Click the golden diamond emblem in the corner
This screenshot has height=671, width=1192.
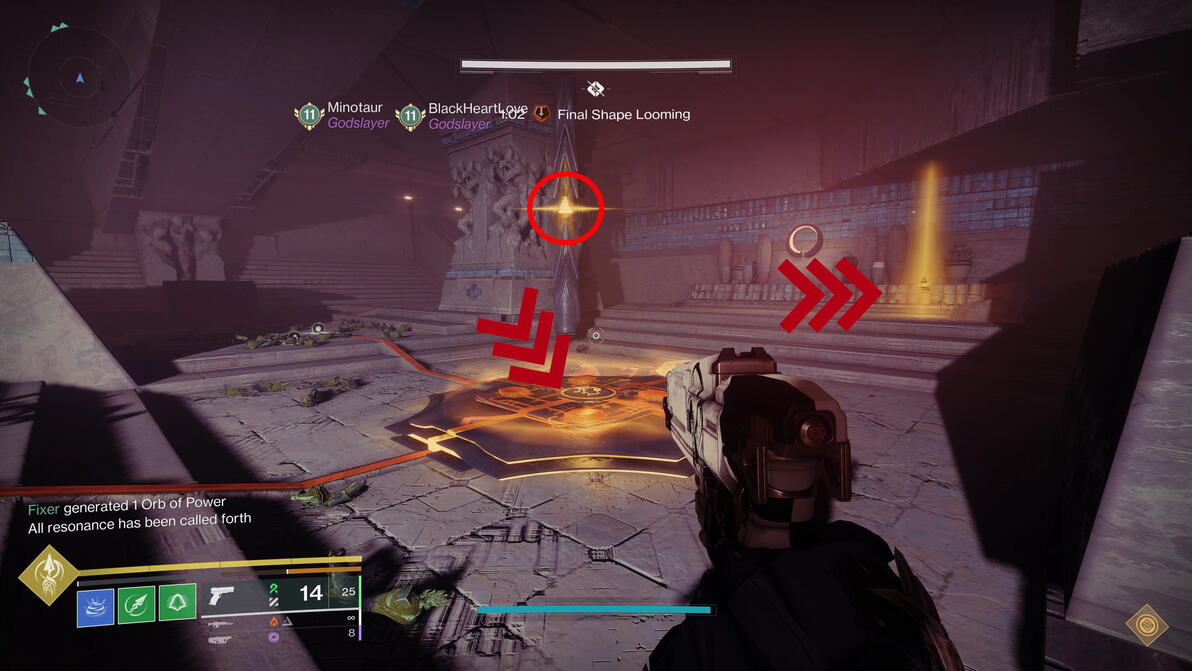(x=1146, y=624)
